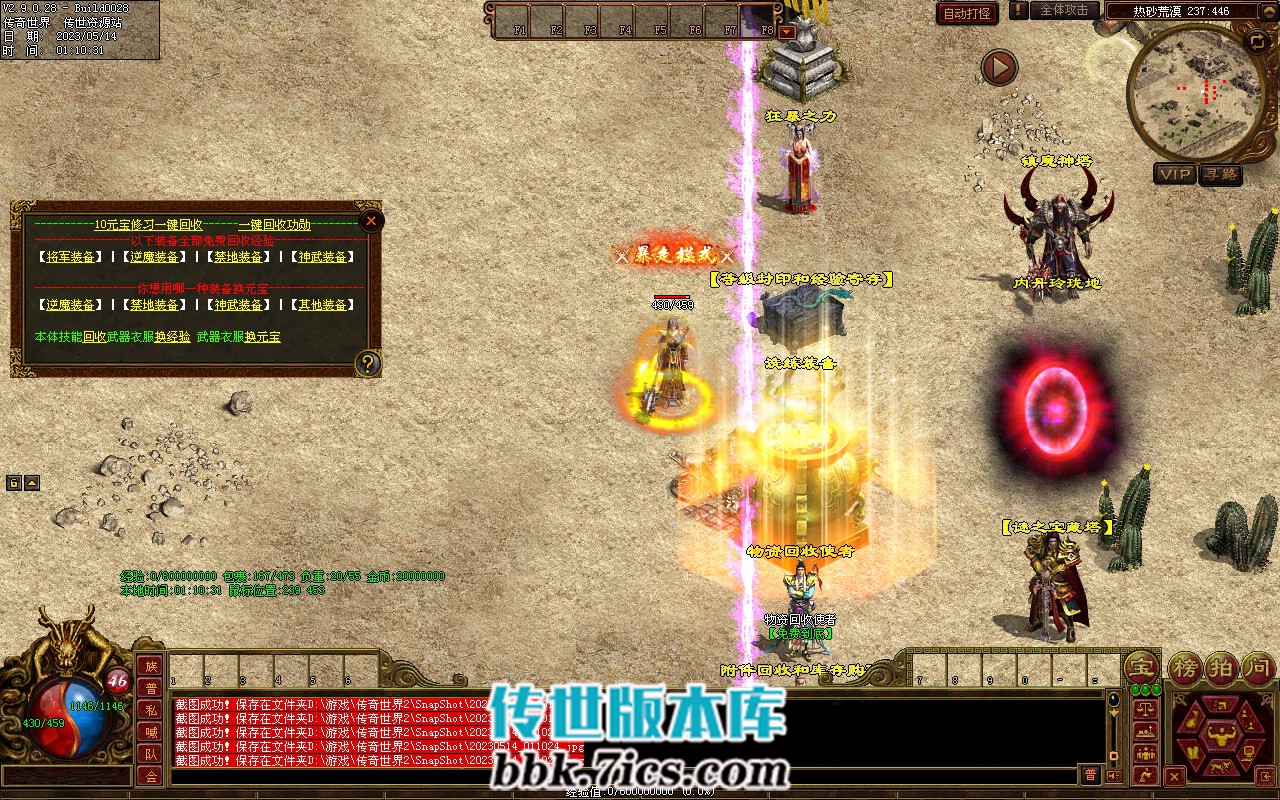Open the 榜 rankings button
The image size is (1280, 800).
point(1187,668)
